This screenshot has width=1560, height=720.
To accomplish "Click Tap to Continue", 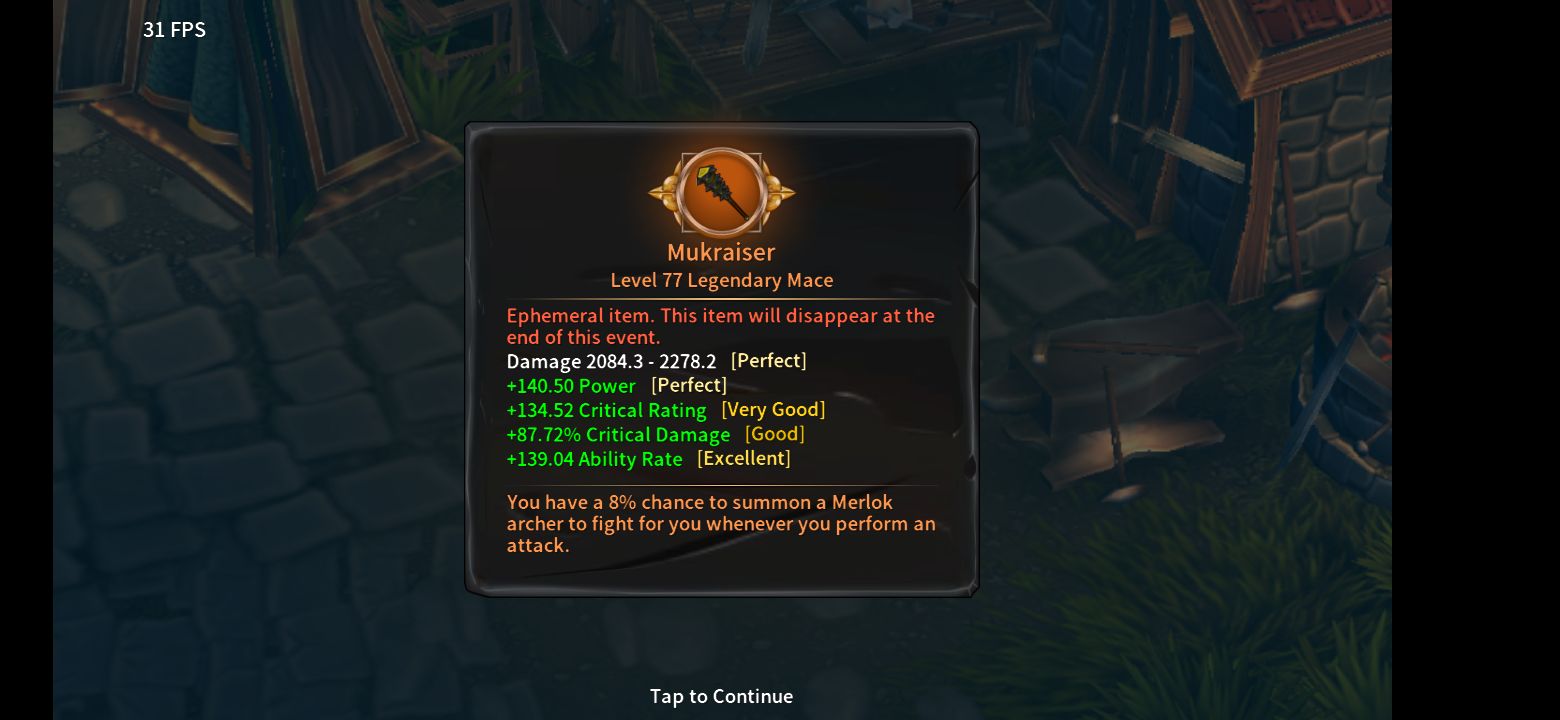I will coord(721,696).
